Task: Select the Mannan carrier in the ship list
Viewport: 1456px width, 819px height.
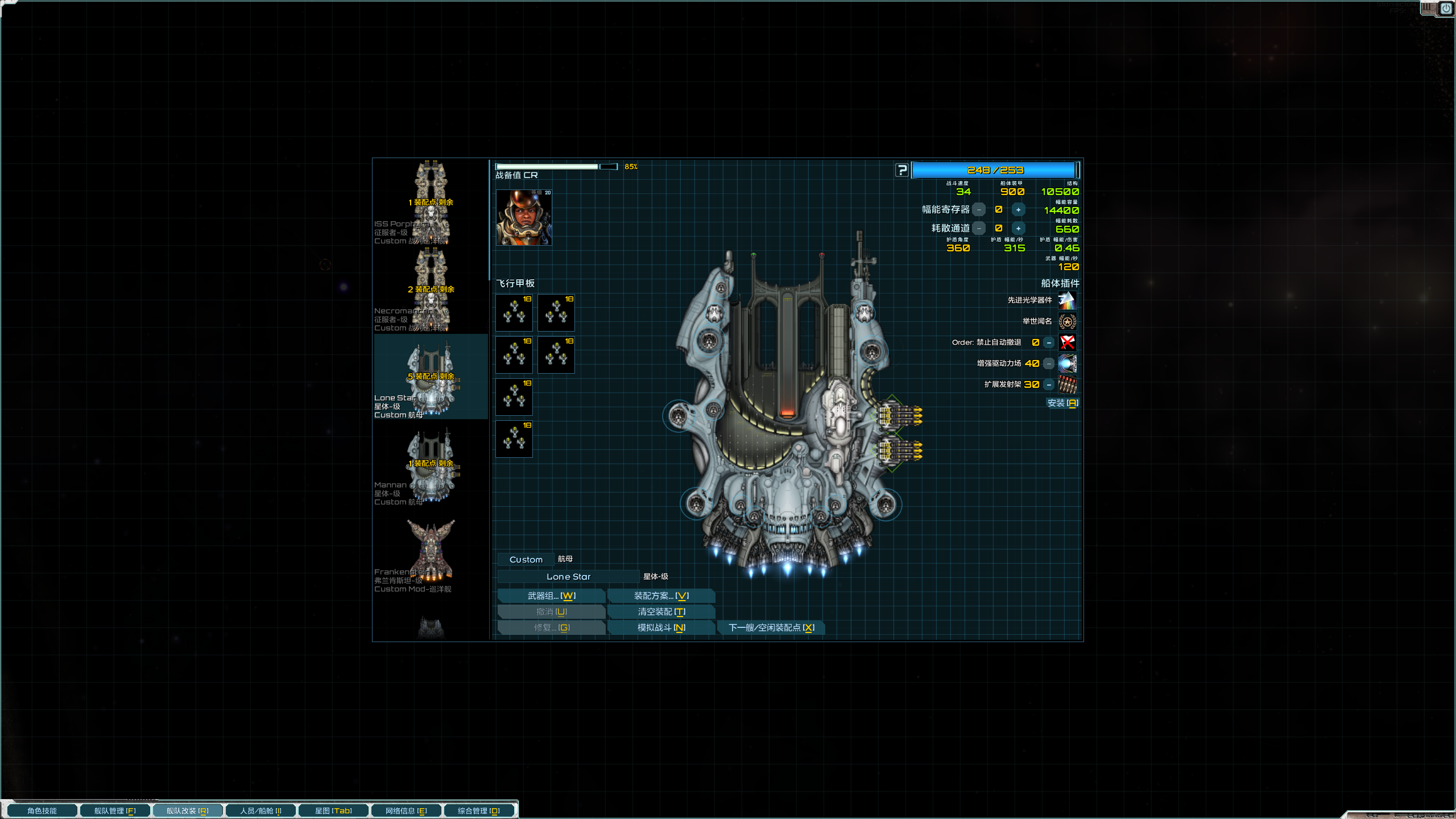Action: (431, 466)
